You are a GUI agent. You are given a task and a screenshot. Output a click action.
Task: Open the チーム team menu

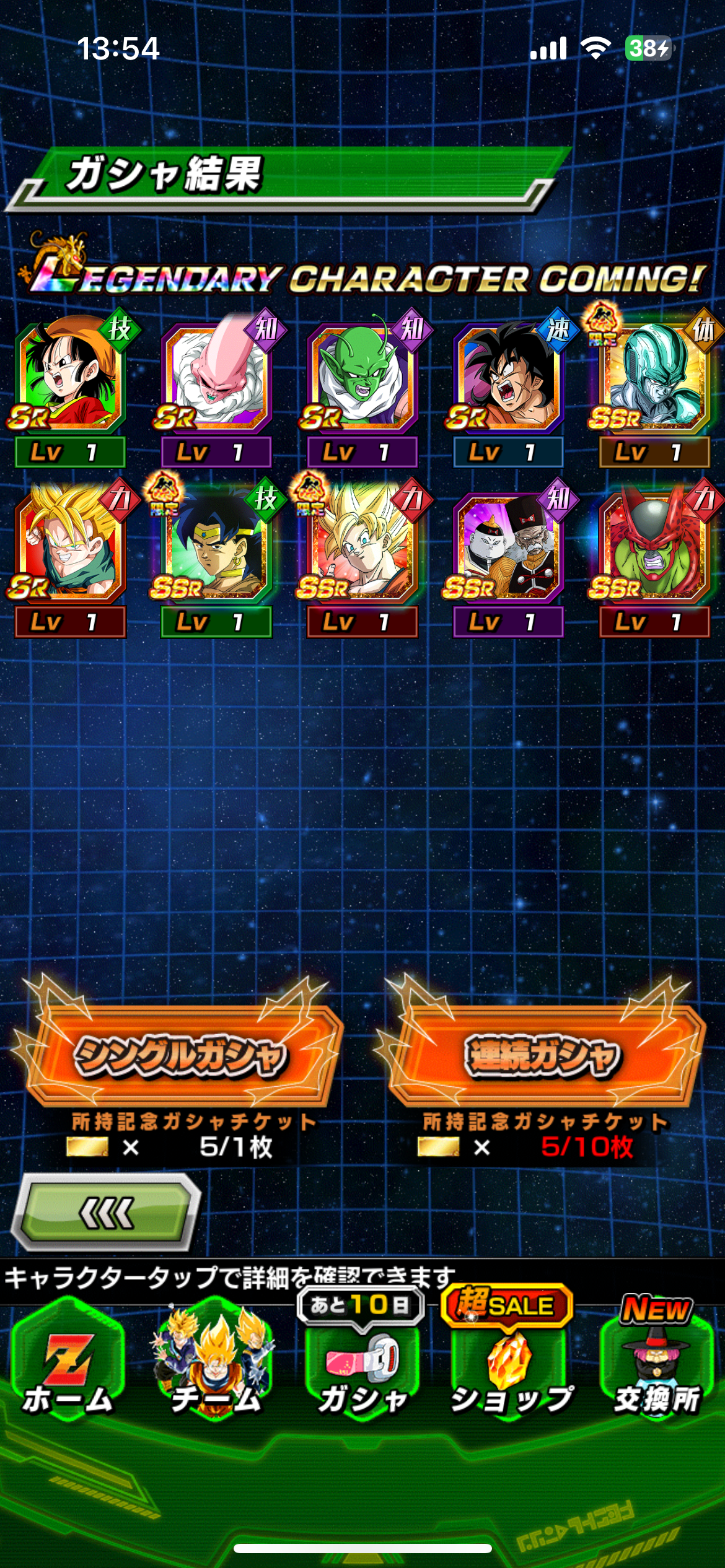214,1369
